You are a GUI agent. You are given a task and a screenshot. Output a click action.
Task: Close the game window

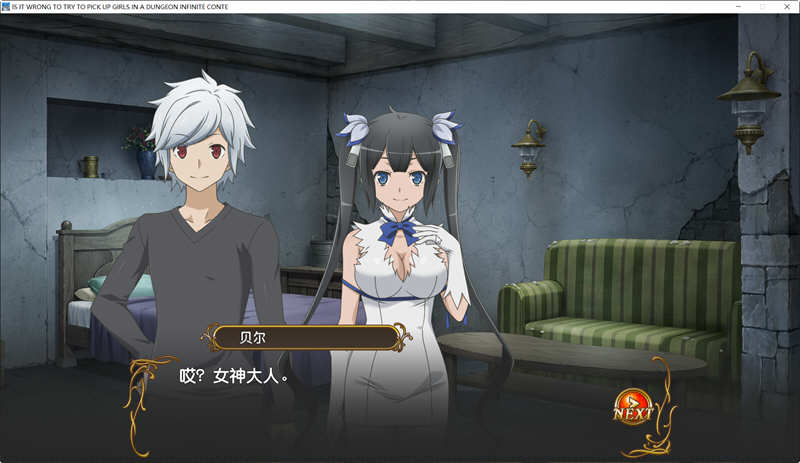[785, 6]
